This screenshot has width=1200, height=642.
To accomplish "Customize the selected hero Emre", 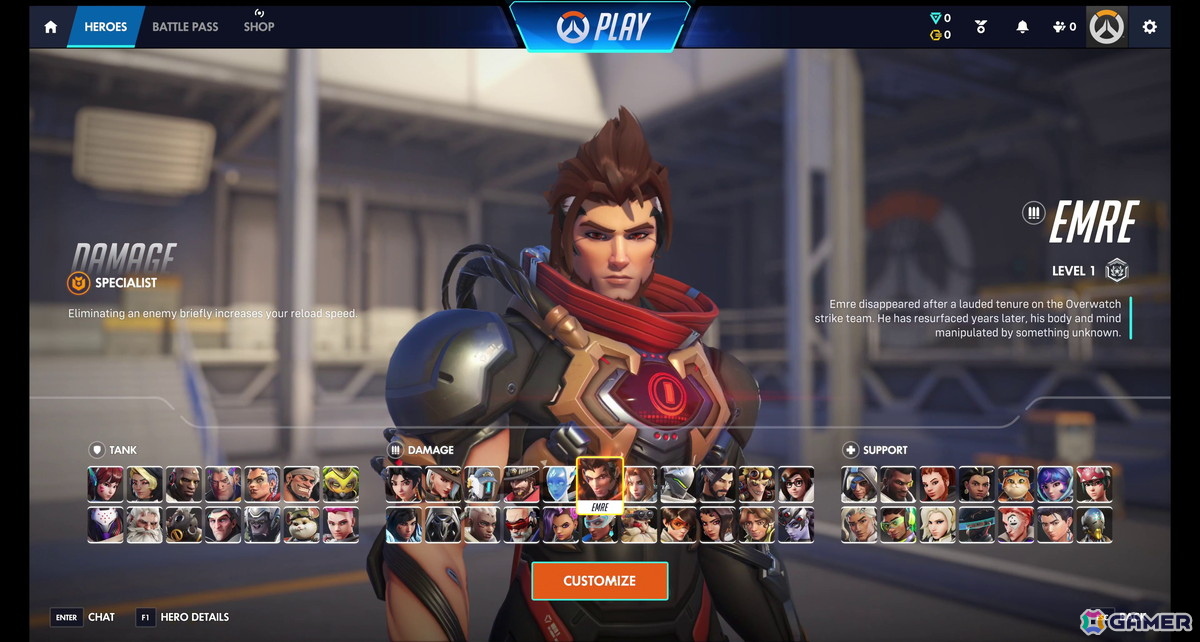I will [x=599, y=581].
